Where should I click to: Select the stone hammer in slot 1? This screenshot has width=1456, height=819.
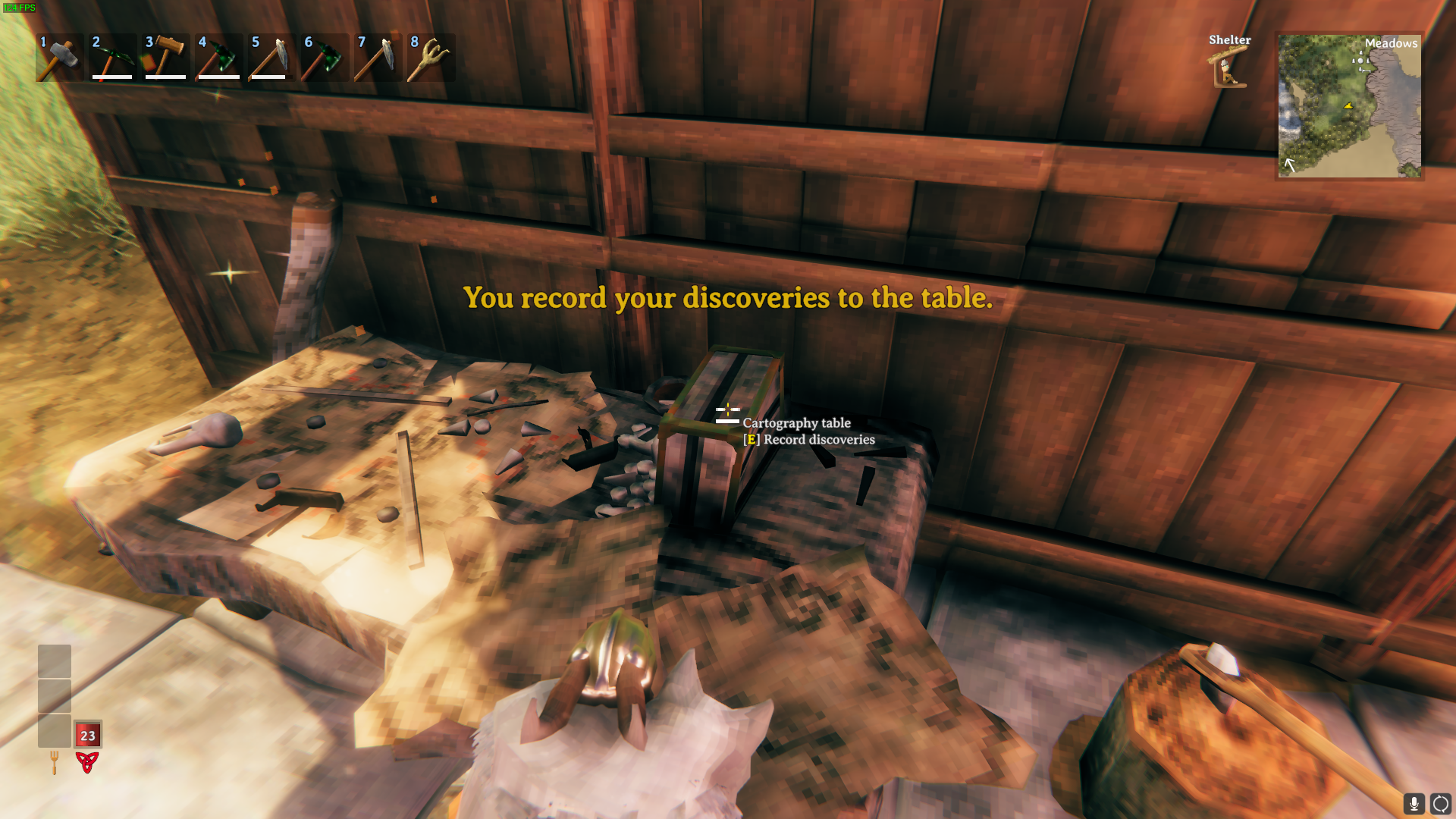(59, 58)
